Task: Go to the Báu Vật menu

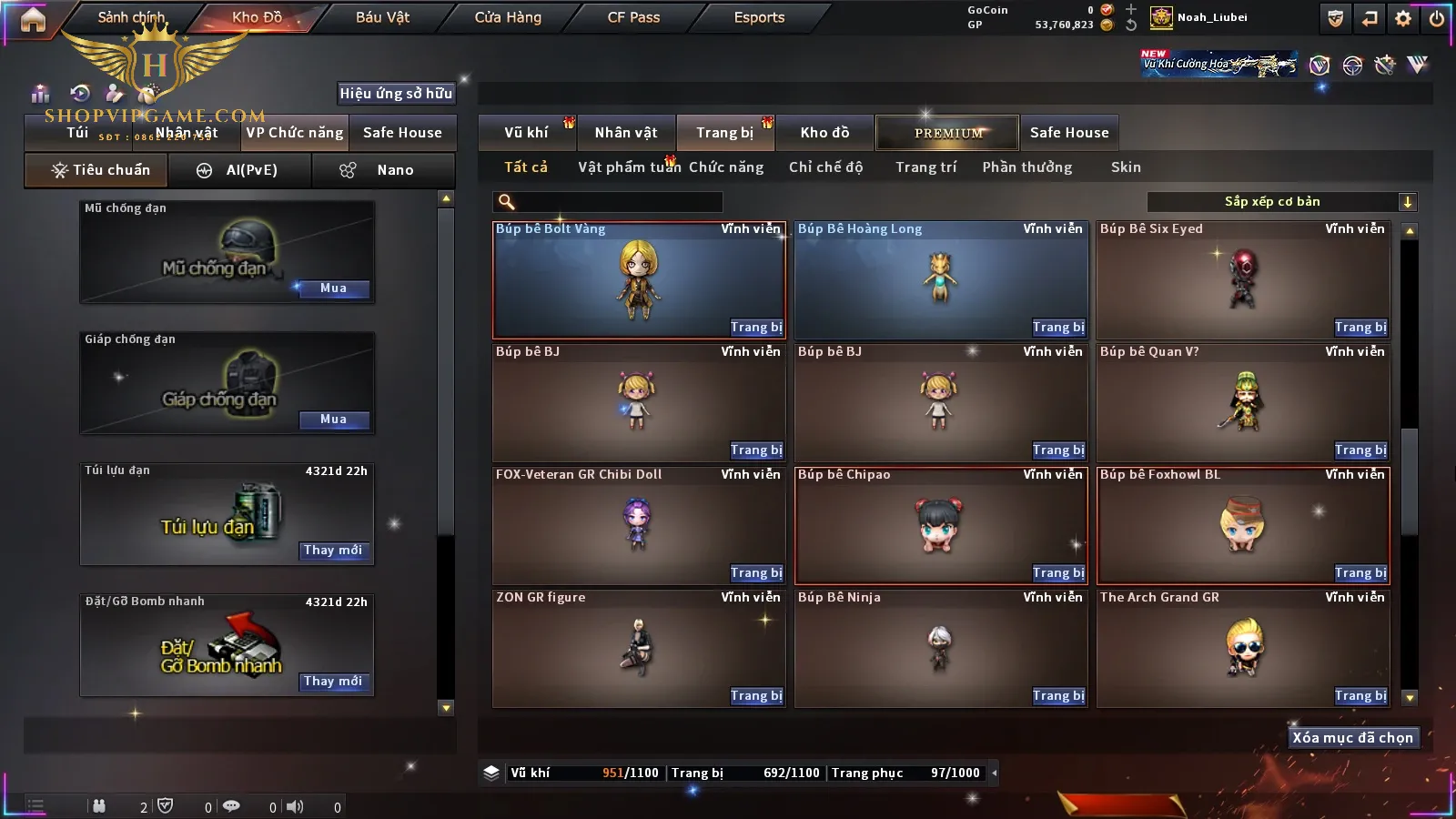Action: (382, 17)
